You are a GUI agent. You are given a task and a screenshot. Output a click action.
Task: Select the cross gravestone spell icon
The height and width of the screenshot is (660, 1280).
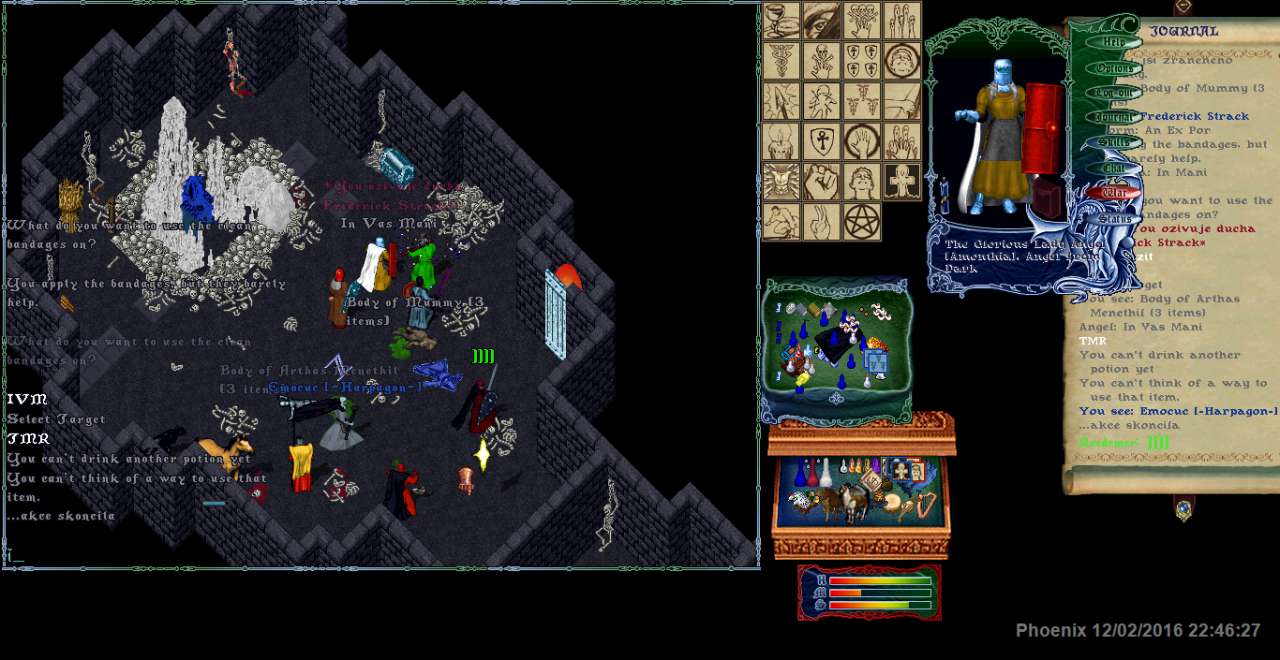click(902, 181)
